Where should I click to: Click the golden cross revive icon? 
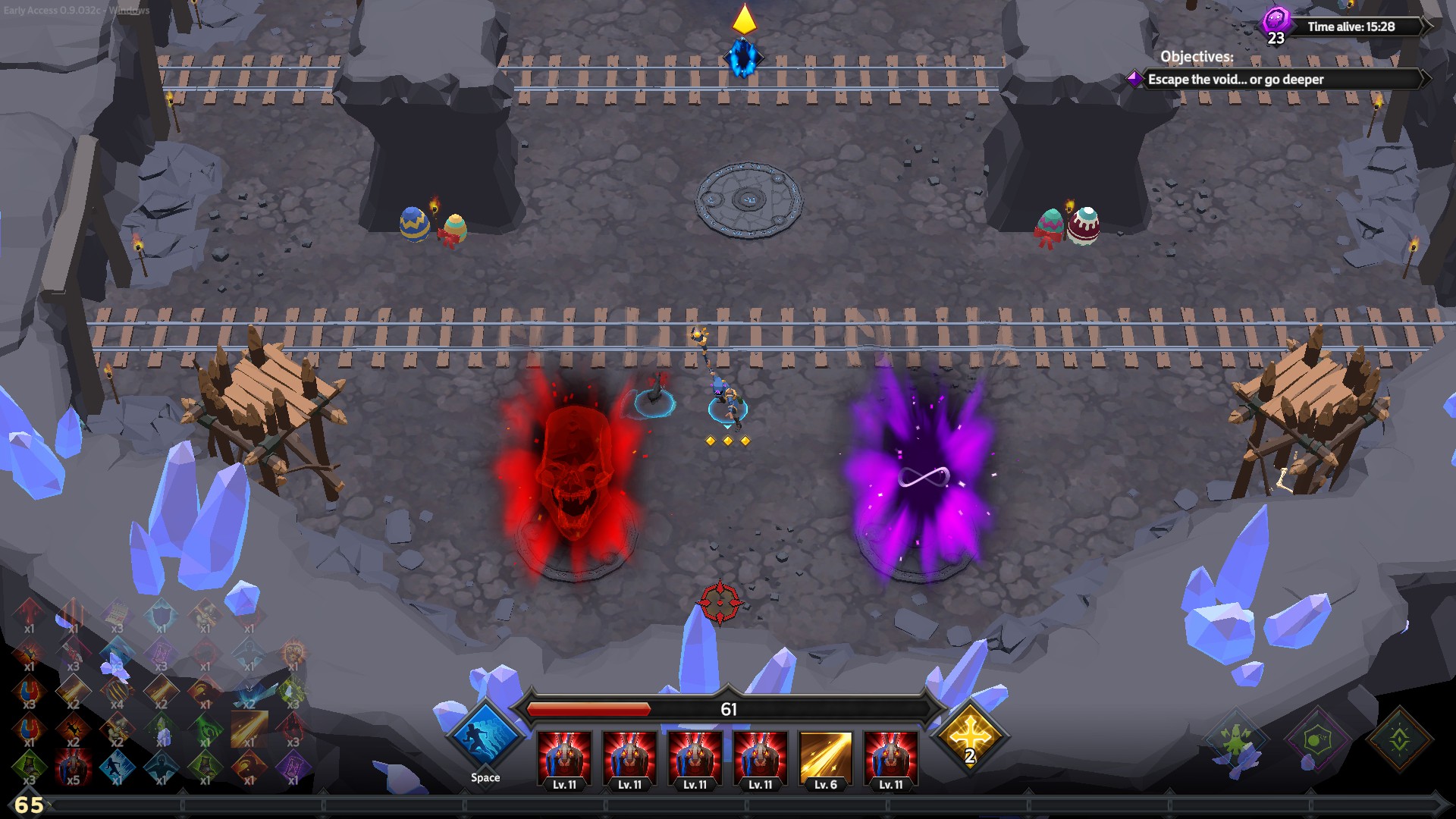970,736
